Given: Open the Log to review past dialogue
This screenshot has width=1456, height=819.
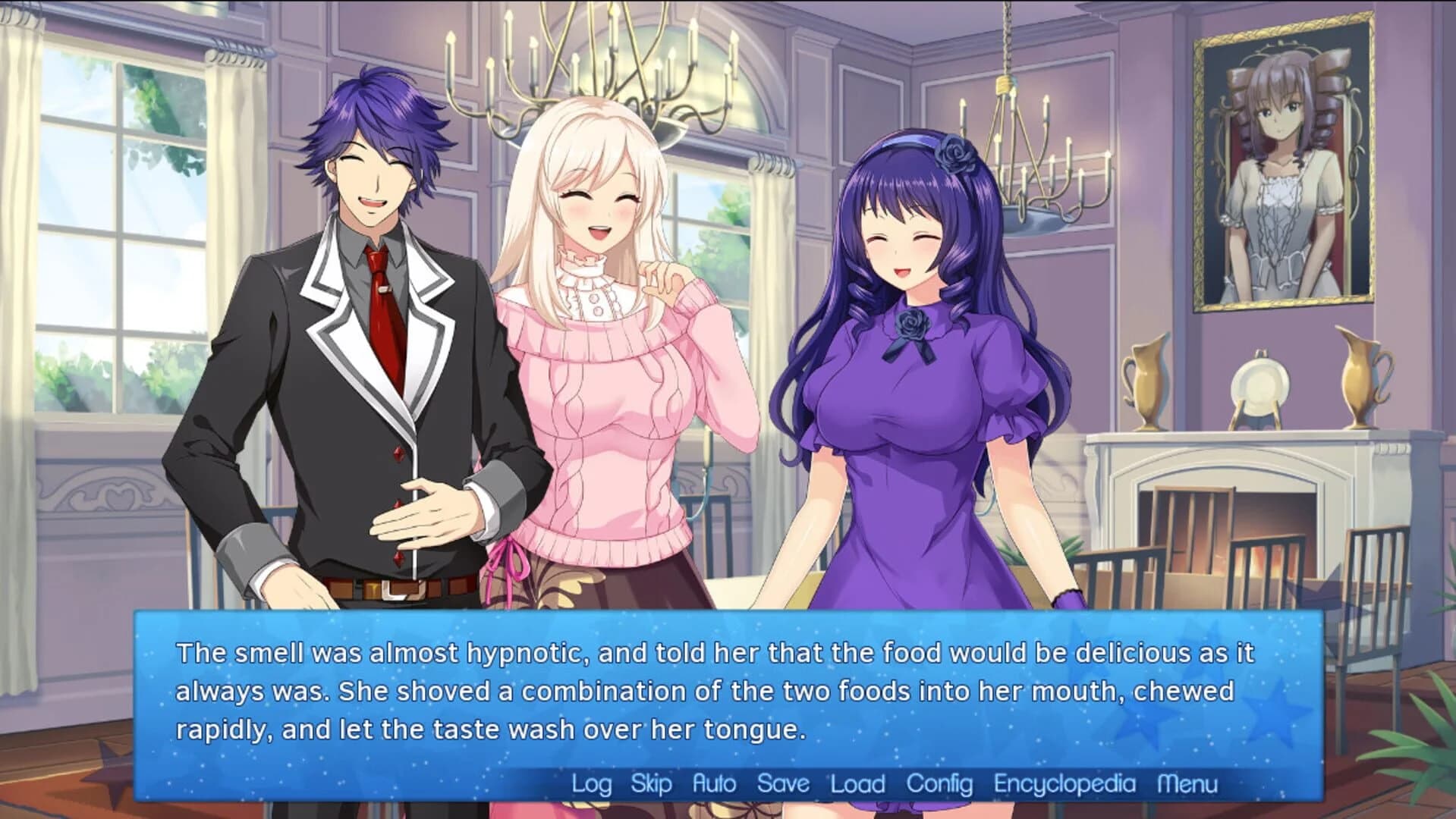Looking at the screenshot, I should pyautogui.click(x=591, y=783).
